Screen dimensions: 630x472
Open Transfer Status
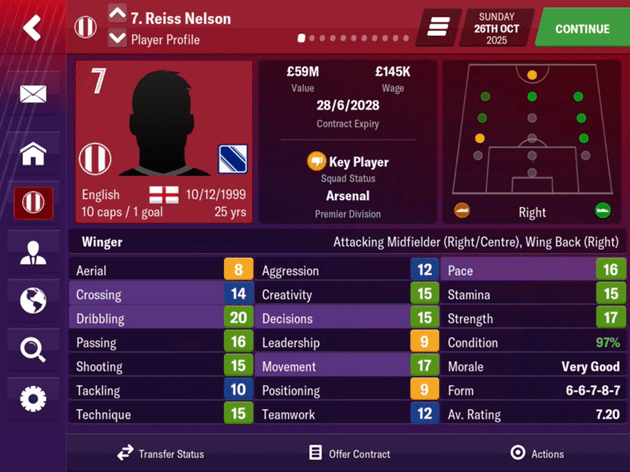161,453
